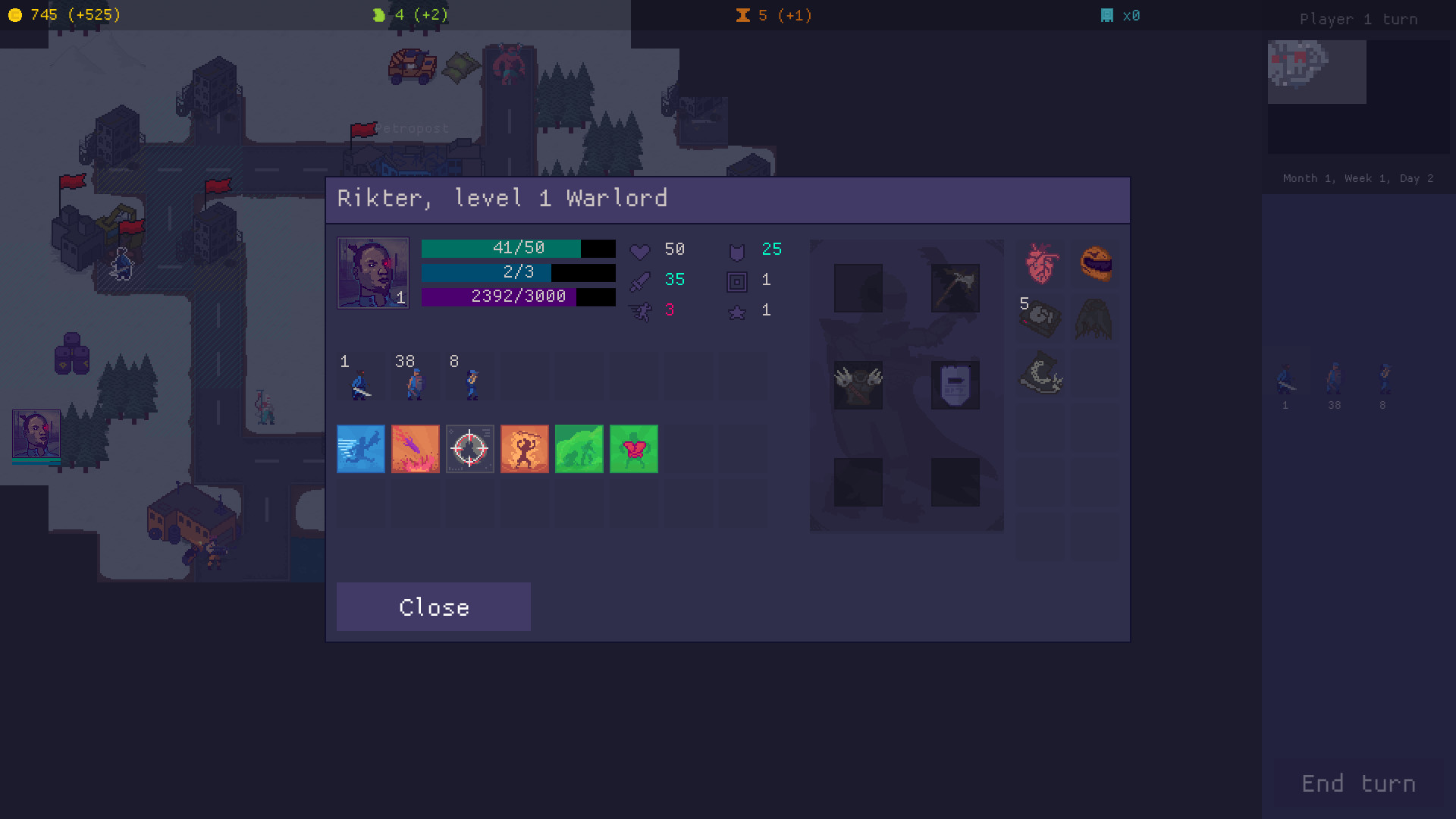The width and height of the screenshot is (1456, 819).
Task: Click the green wolf transformation ability
Action: click(x=579, y=449)
